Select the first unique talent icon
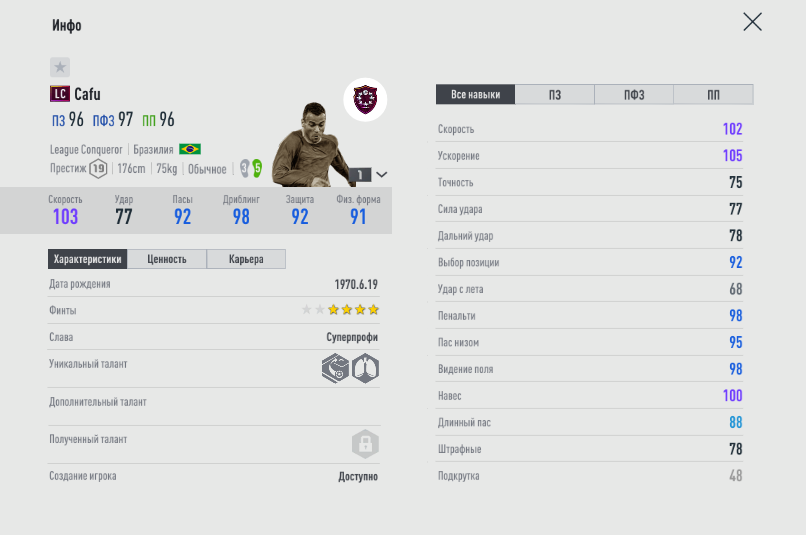 pyautogui.click(x=335, y=369)
